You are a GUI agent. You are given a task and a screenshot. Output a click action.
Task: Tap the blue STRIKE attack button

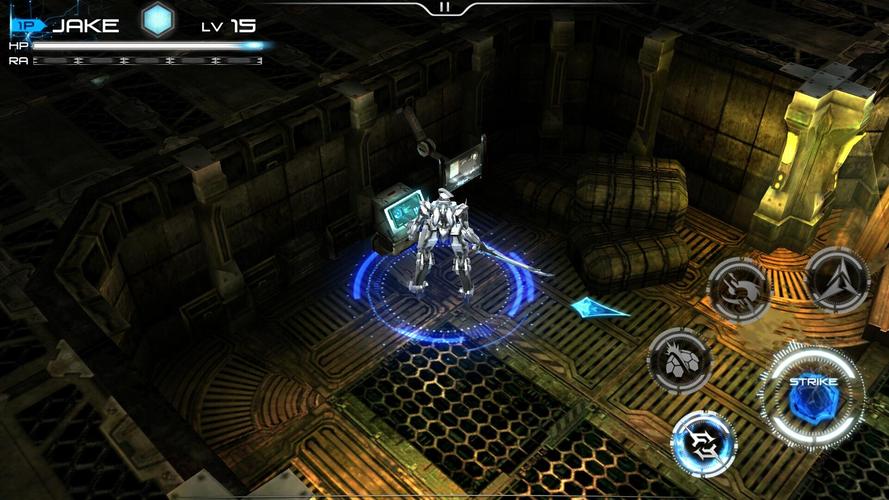[813, 398]
